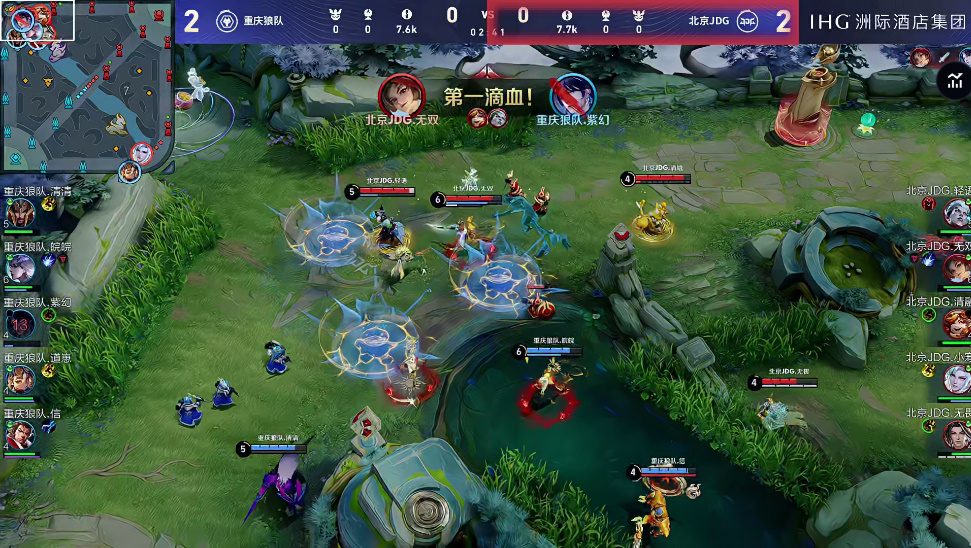Click the 重庆狼队 team logo
The height and width of the screenshot is (548, 971).
[x=227, y=21]
